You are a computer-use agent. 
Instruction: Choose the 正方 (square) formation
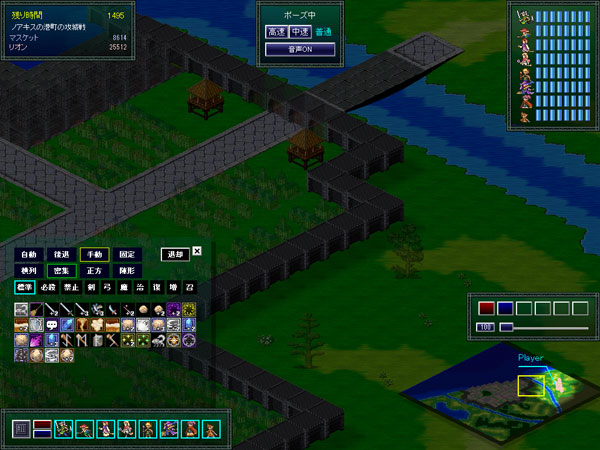[95, 271]
